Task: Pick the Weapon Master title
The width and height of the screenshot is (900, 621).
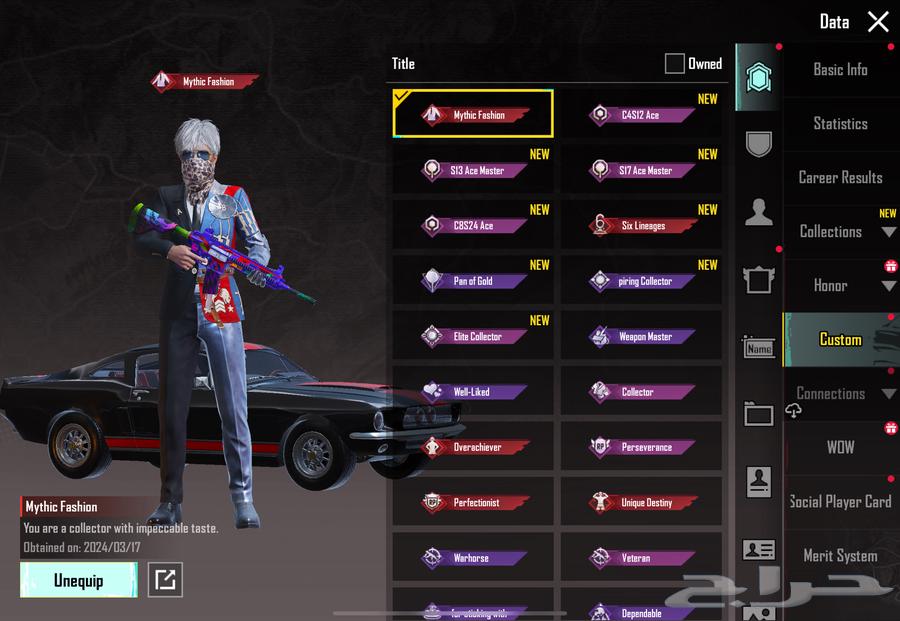Action: 641,337
